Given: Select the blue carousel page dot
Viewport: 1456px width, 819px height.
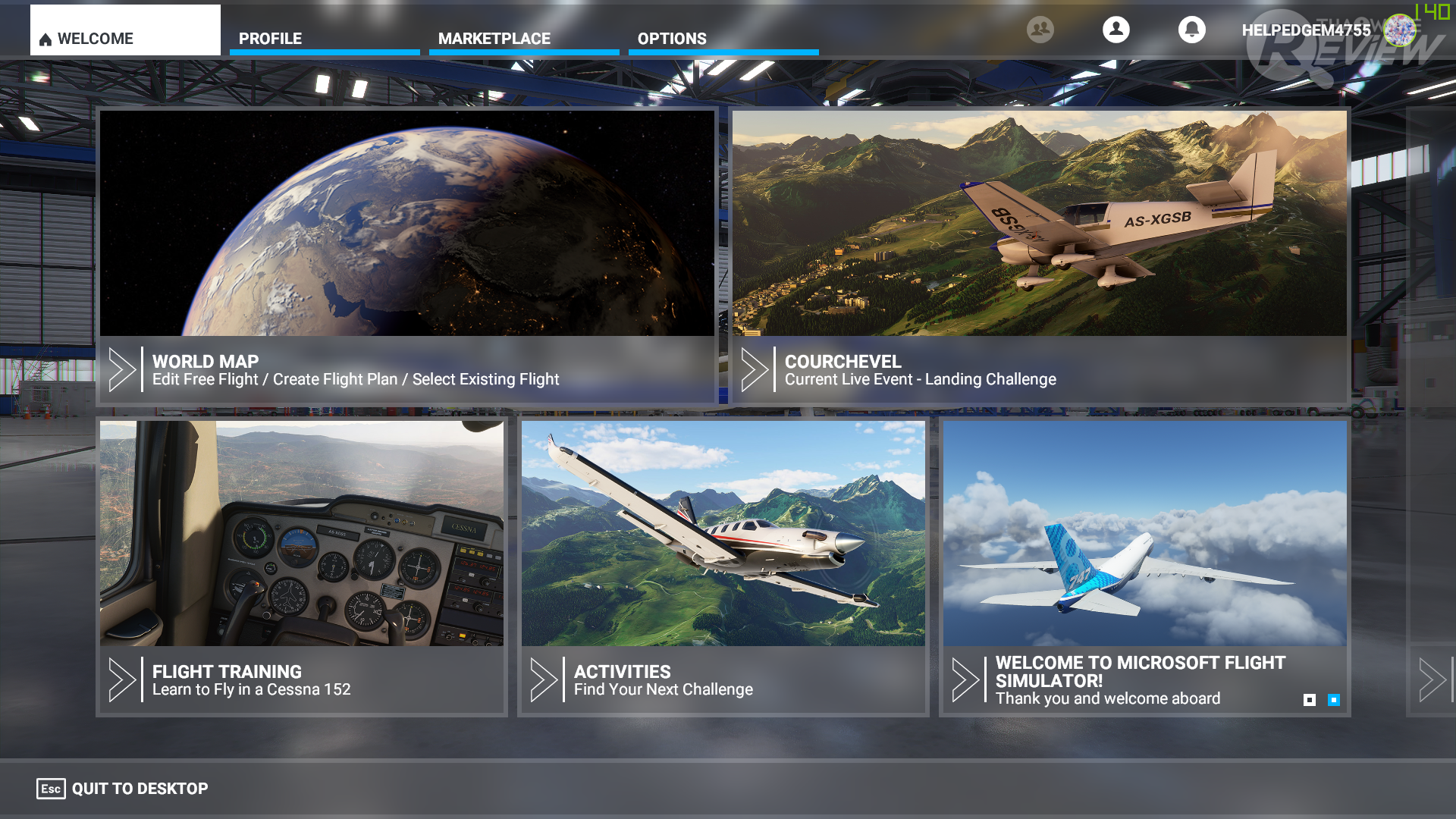Looking at the screenshot, I should coord(1334,700).
